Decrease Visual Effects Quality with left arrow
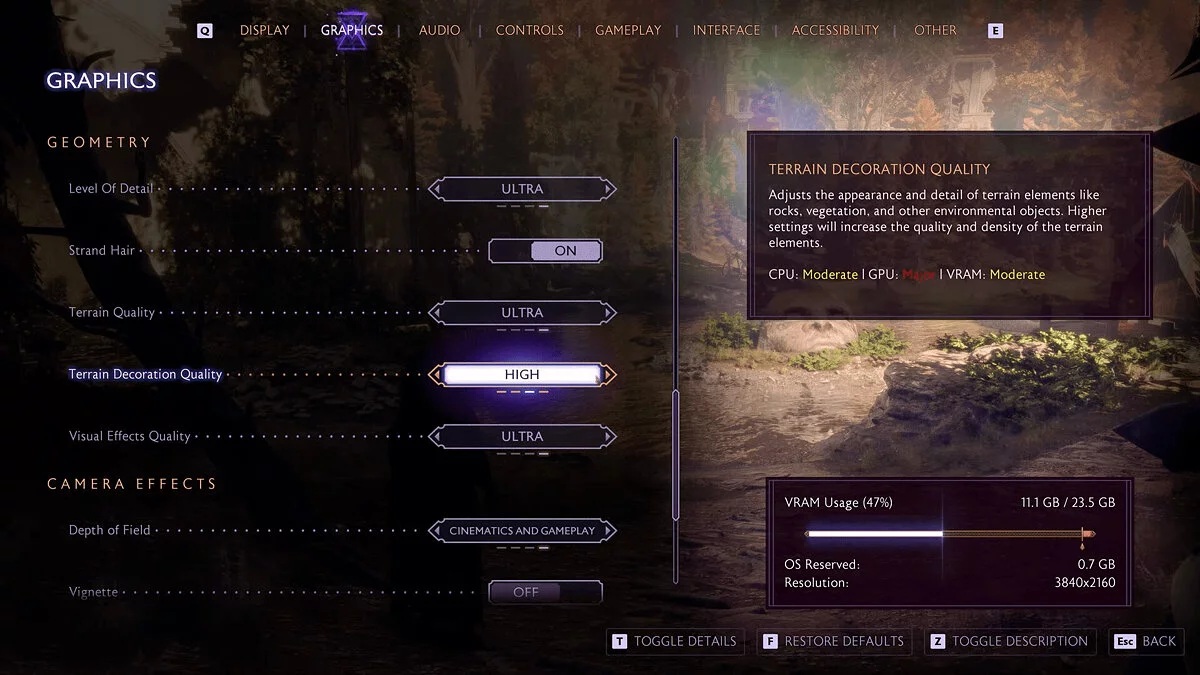Viewport: 1200px width, 675px height. tap(435, 437)
